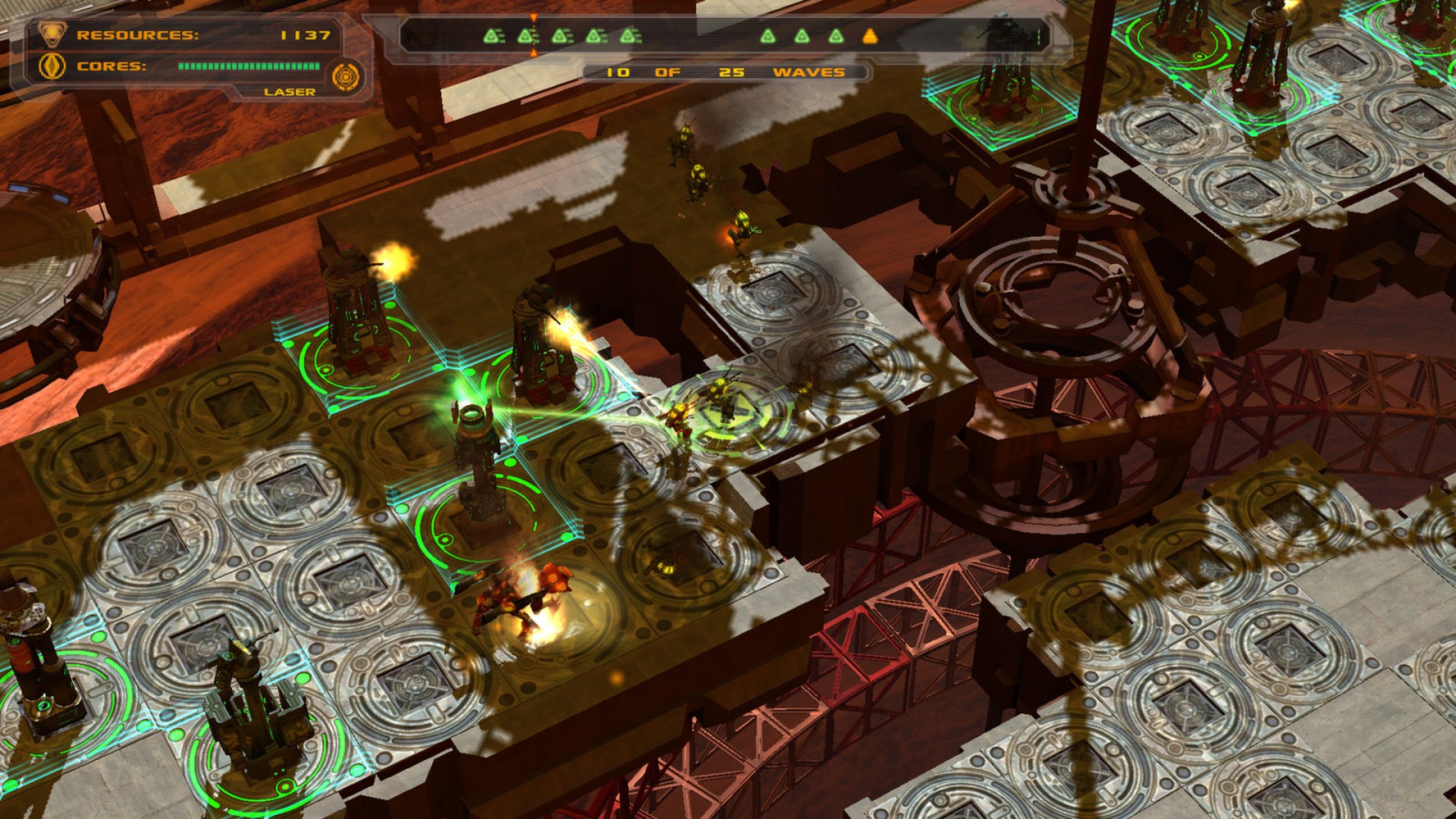Click the circular Laser weapon indicator

tap(347, 76)
